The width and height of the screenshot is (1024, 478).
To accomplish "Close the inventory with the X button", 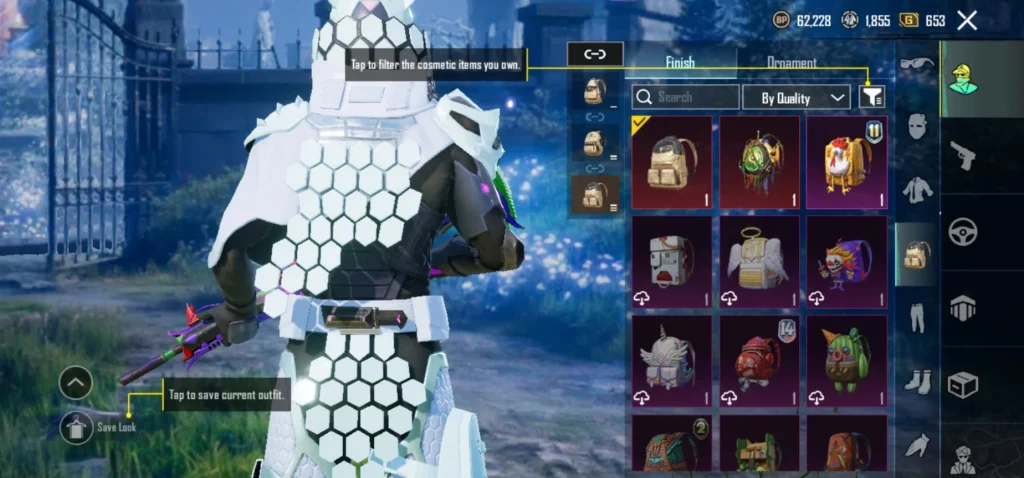I will click(x=967, y=20).
